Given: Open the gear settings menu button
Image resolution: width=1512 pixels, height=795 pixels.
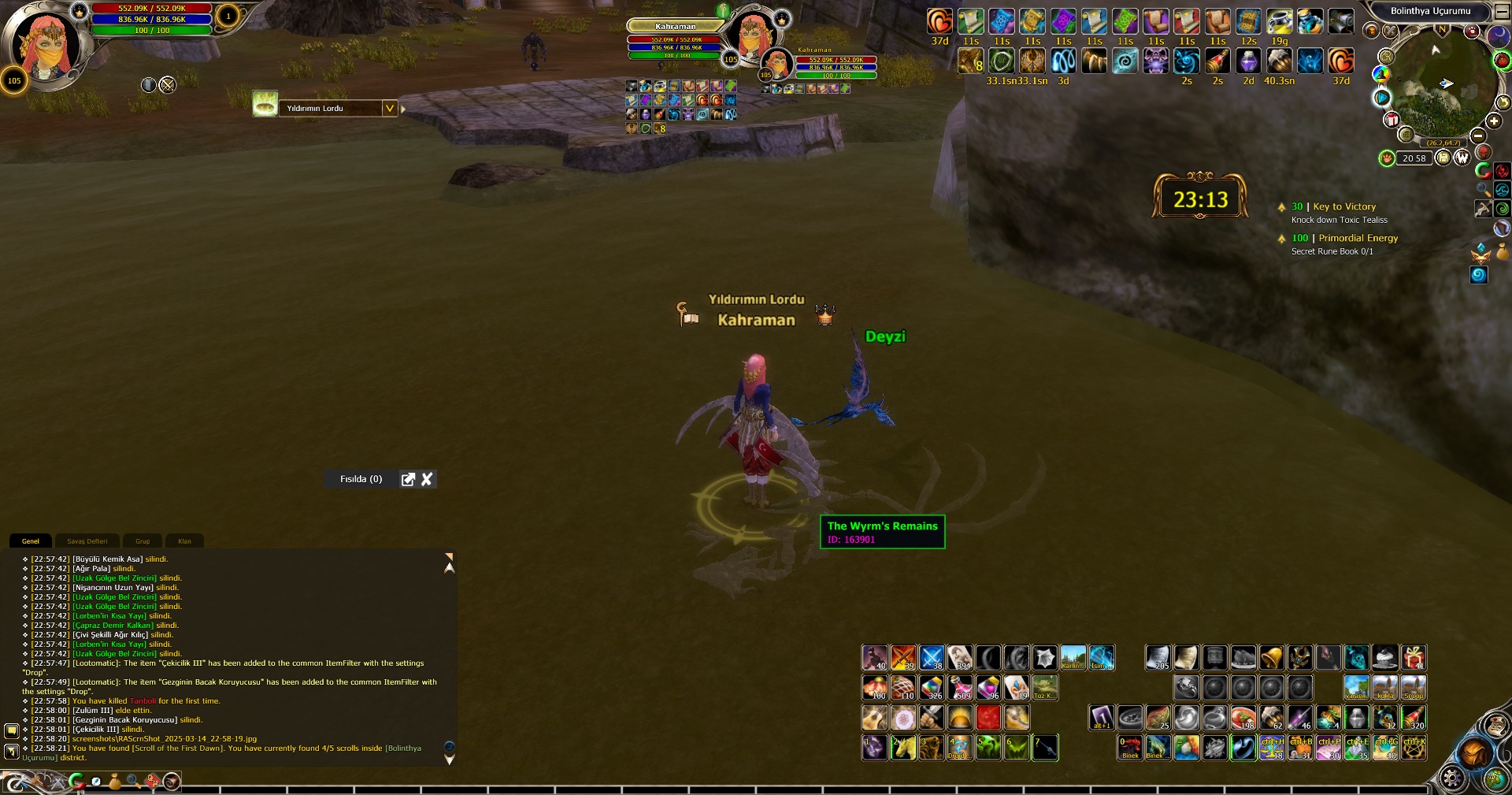Looking at the screenshot, I should pyautogui.click(x=1451, y=778).
